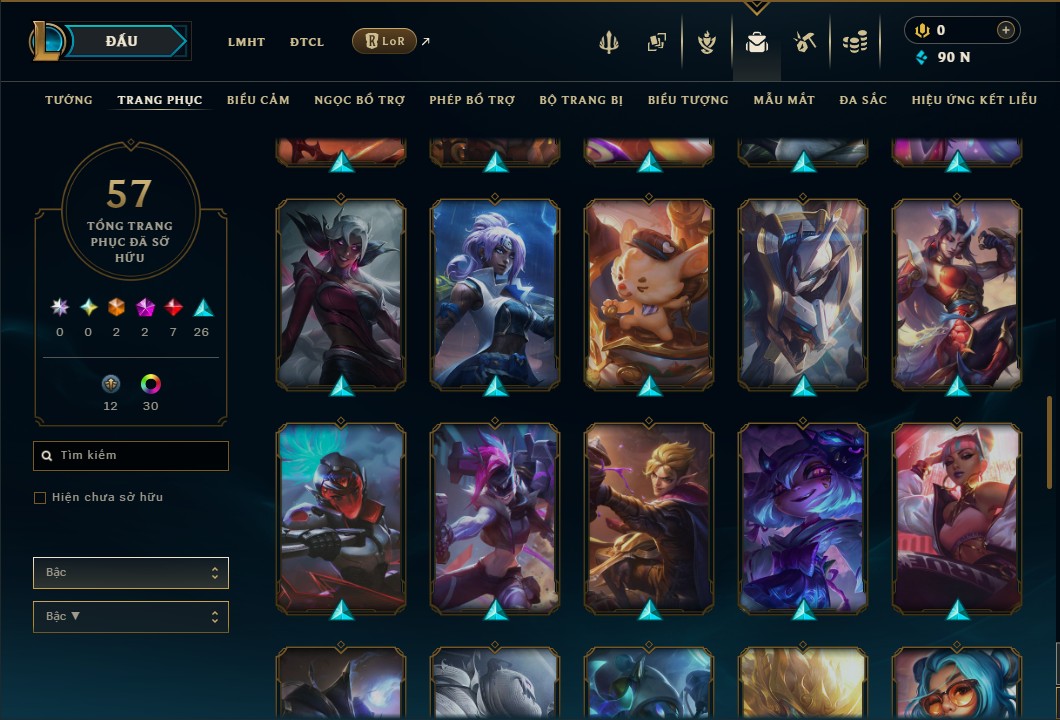The height and width of the screenshot is (720, 1060).
Task: Select the PHÉP BỔ TRỢ tab
Action: tap(472, 100)
